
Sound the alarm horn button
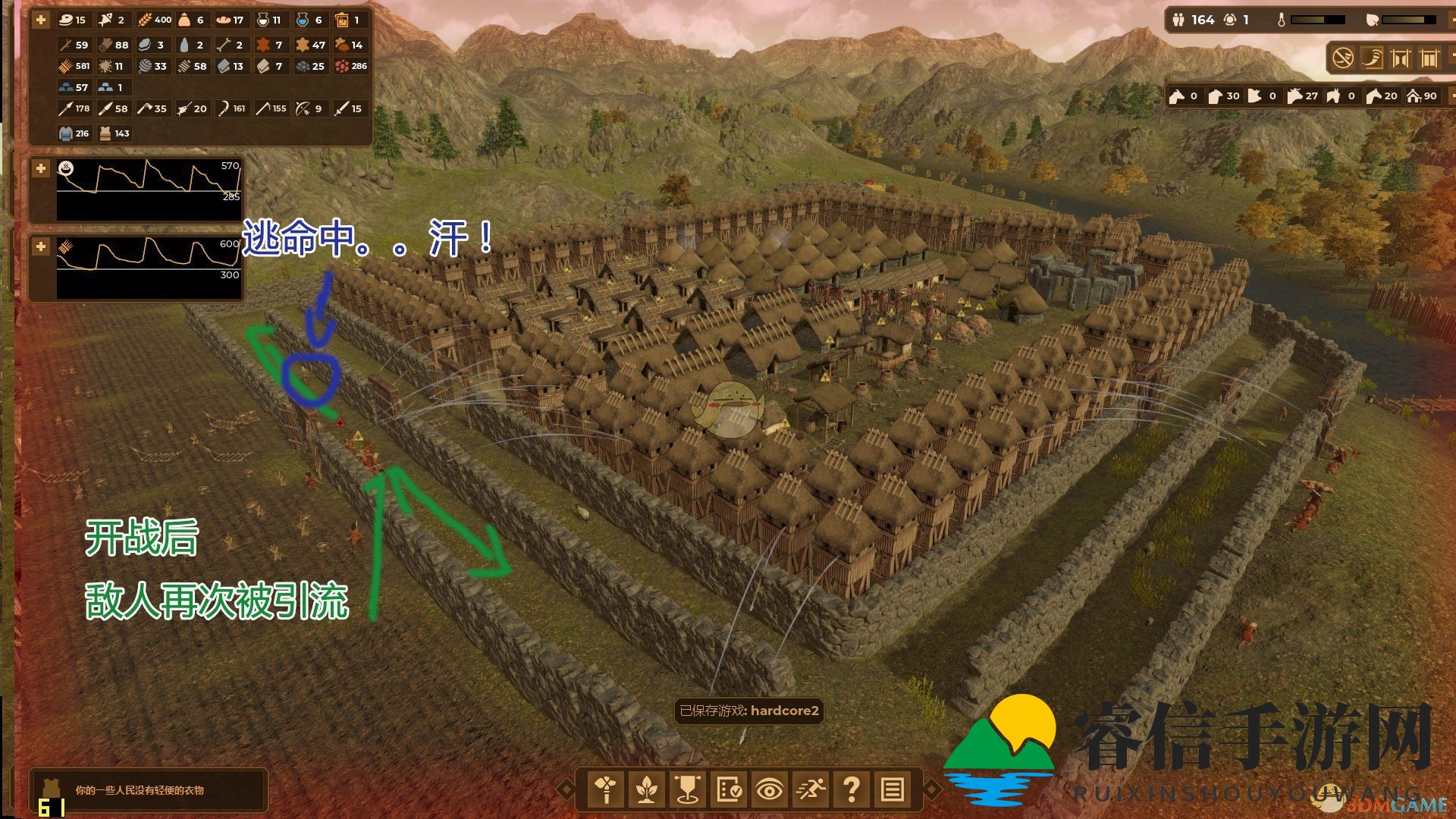point(1372,58)
